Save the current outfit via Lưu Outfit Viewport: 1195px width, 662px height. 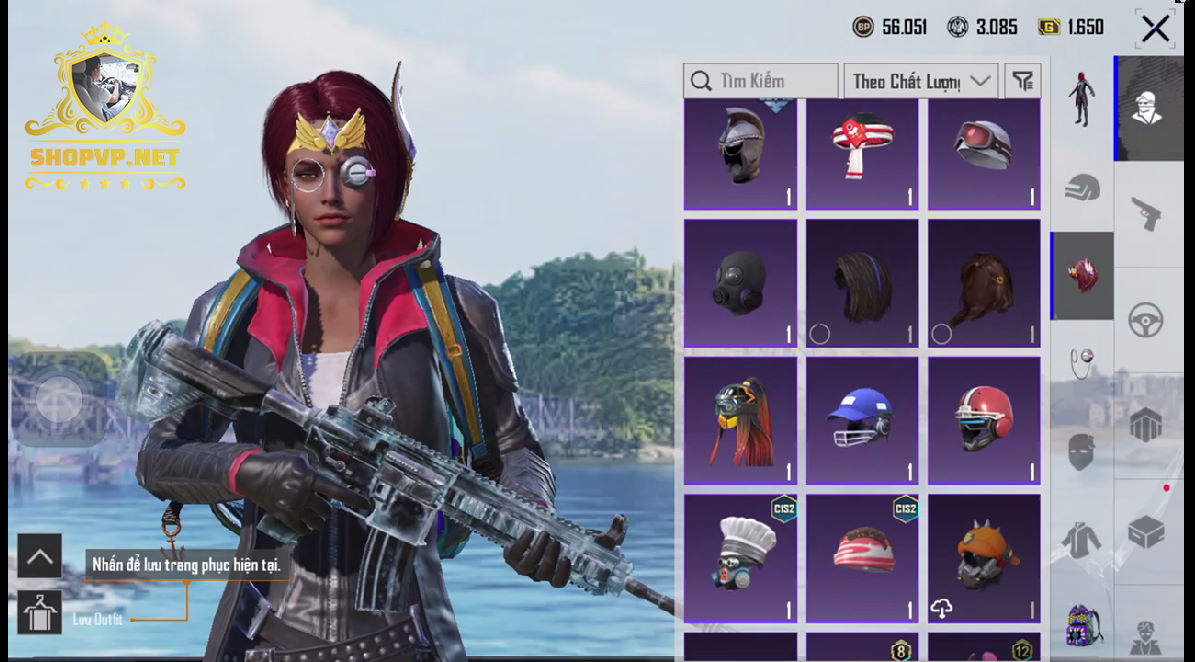pos(40,612)
